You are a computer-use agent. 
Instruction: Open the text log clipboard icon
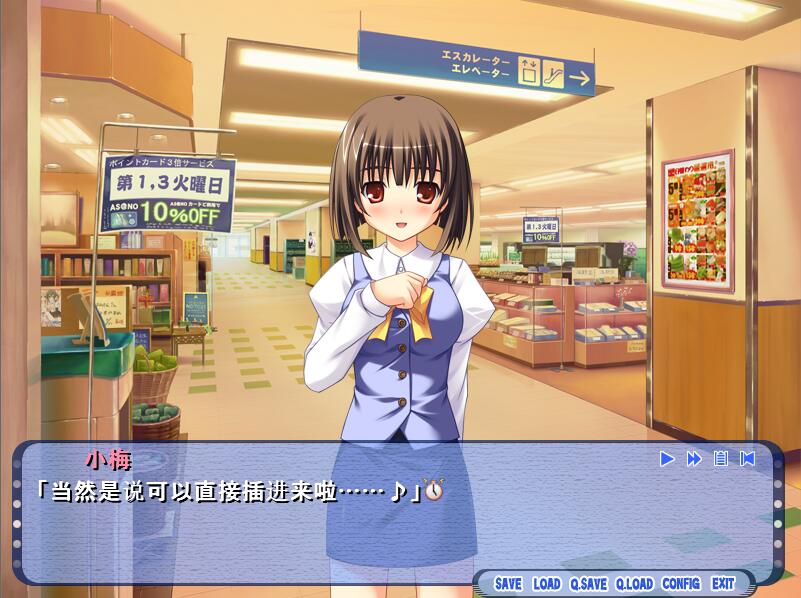(x=721, y=459)
